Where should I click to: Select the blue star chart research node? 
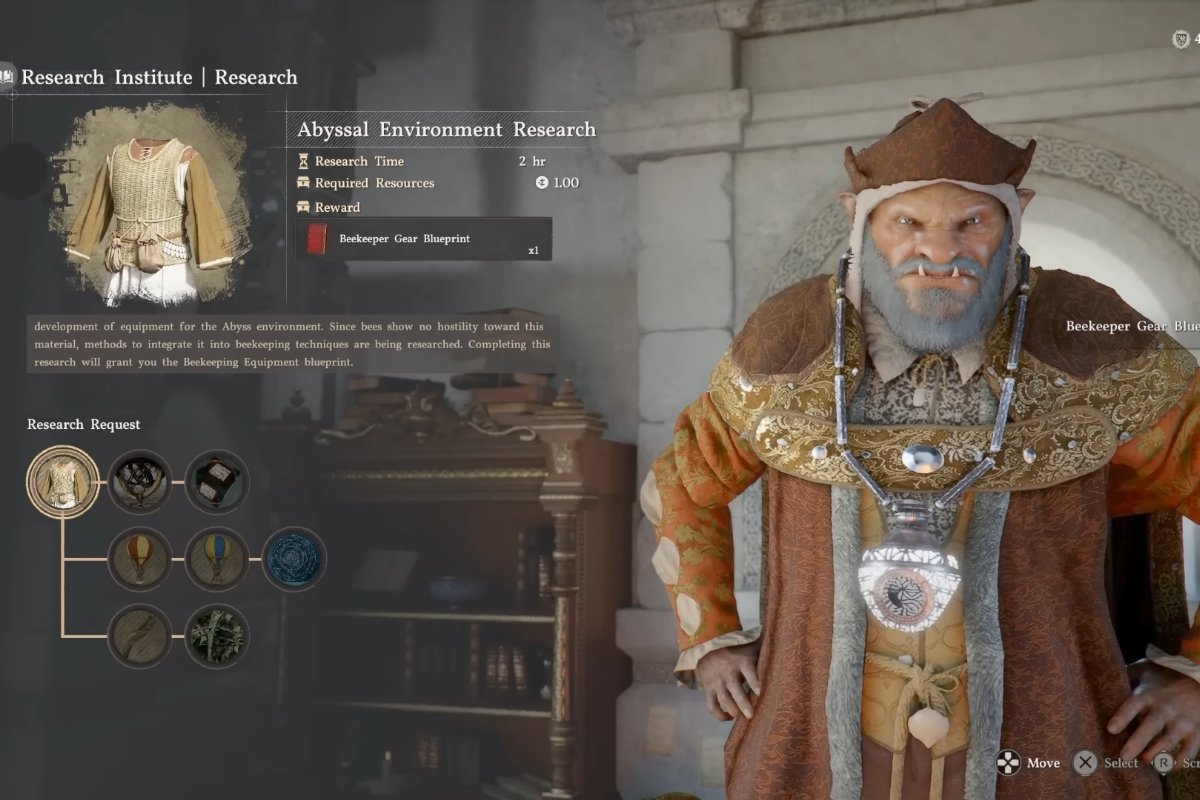[x=294, y=559]
